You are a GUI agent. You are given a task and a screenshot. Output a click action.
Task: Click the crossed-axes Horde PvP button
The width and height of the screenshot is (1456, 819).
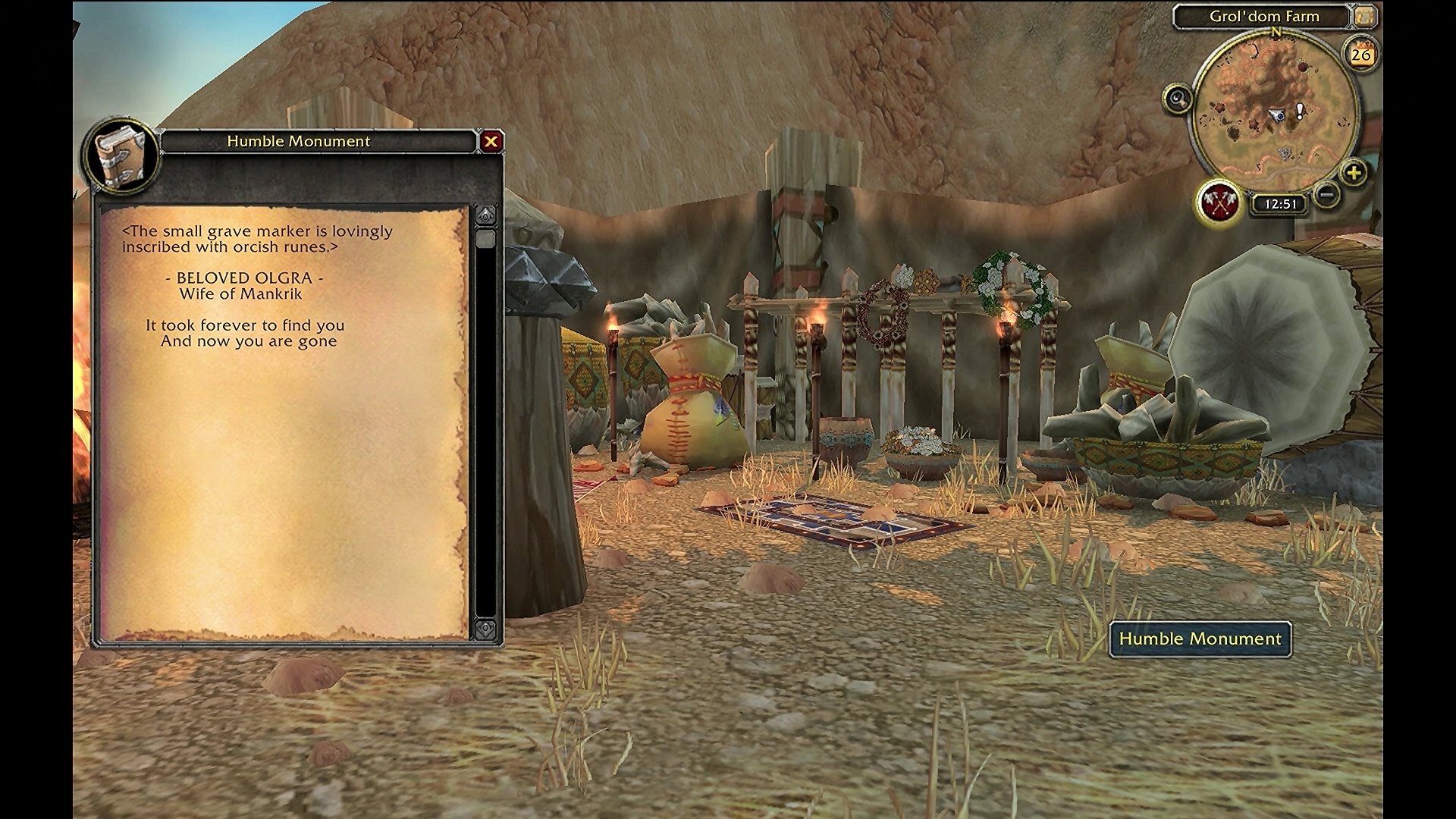(1219, 202)
